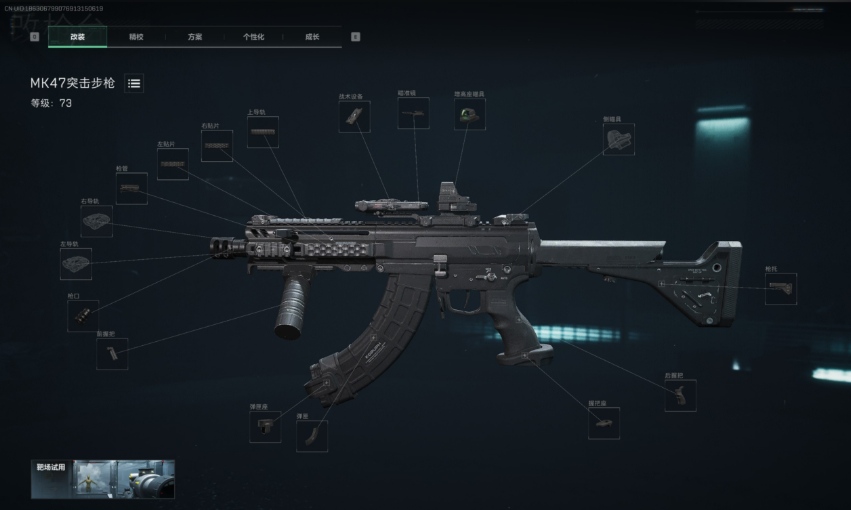
Task: Switch to the 精校 calibration tab
Action: click(136, 37)
